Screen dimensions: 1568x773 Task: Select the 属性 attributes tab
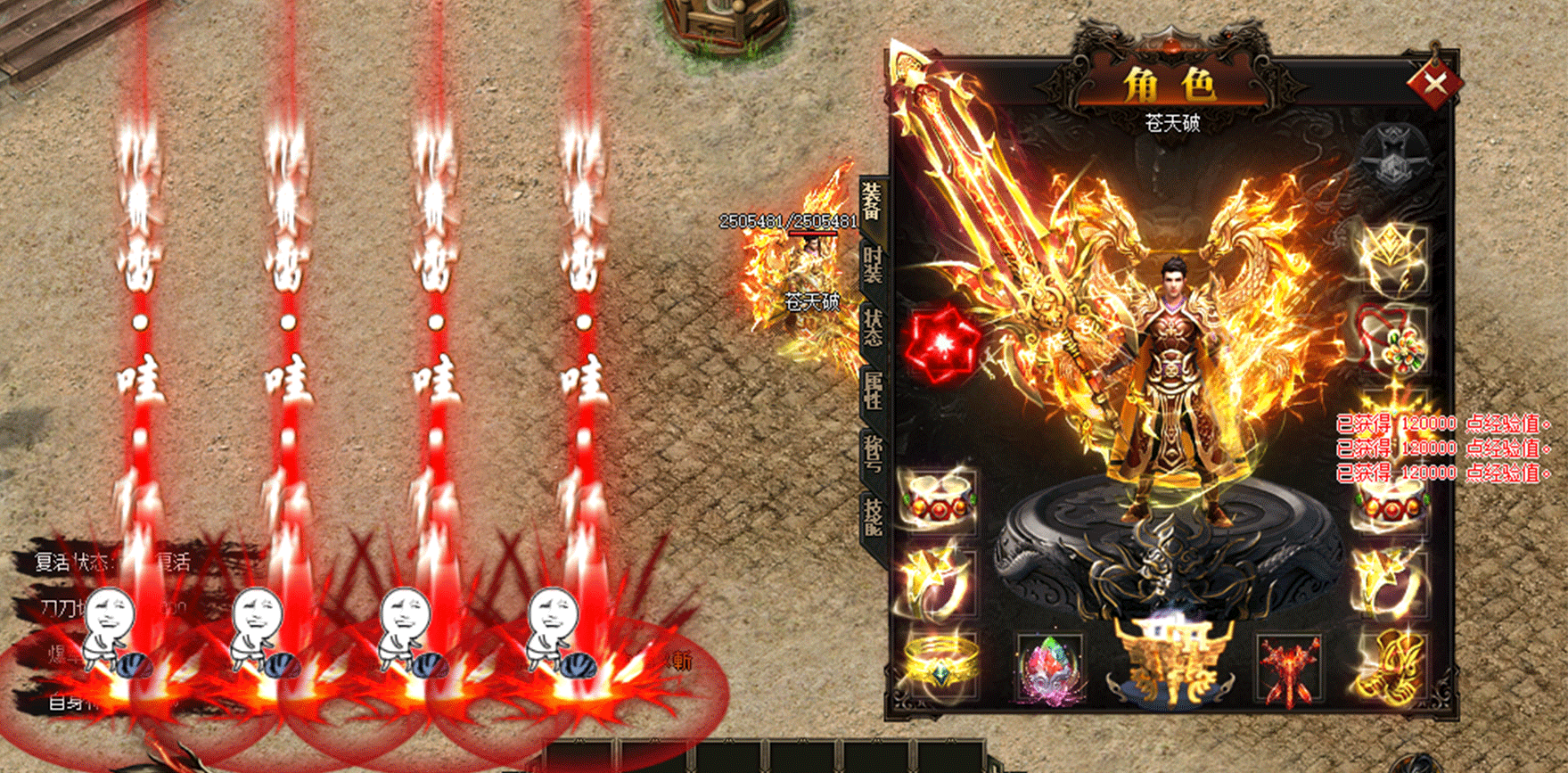point(872,390)
